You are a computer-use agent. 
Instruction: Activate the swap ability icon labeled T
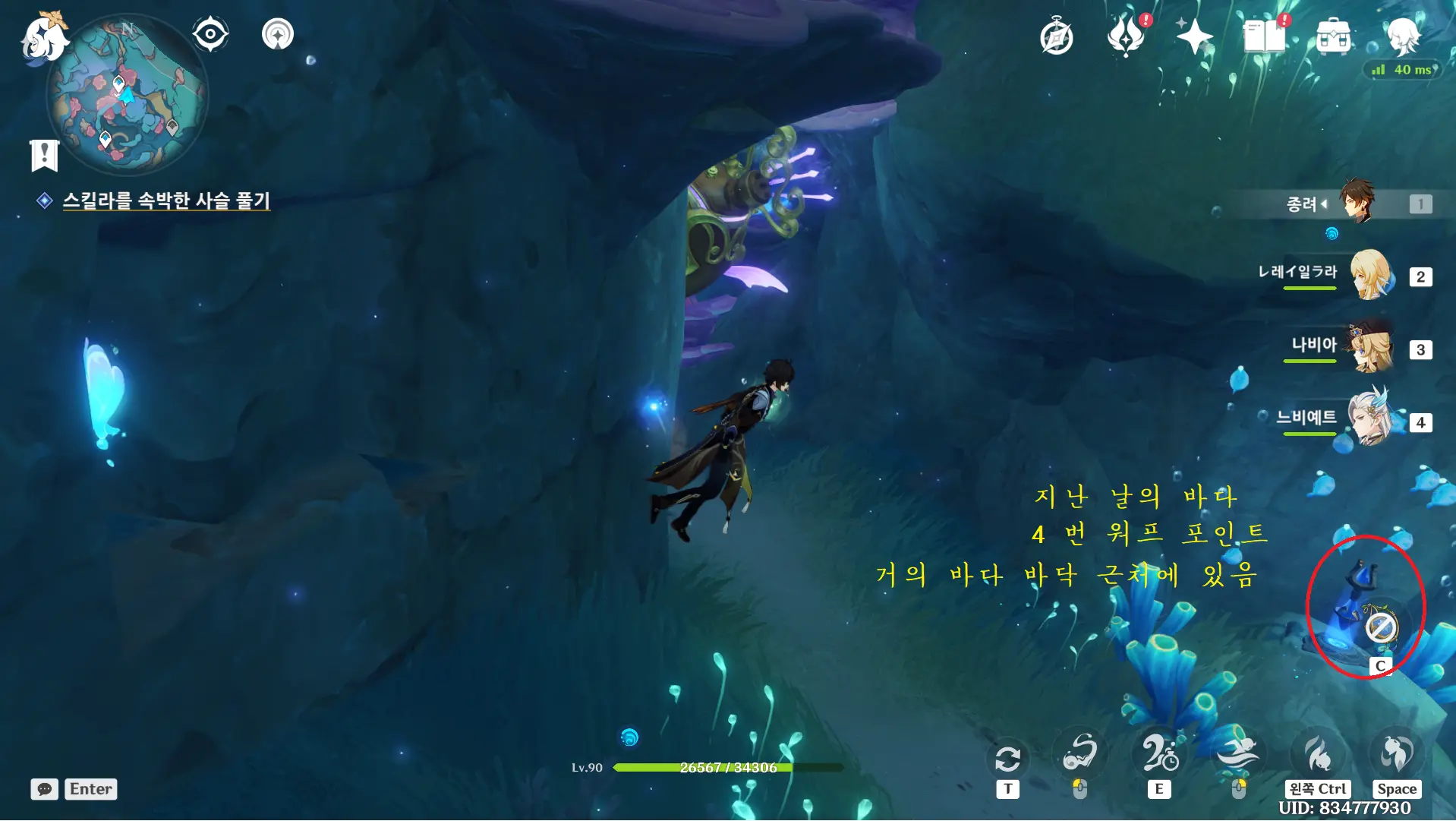[x=1007, y=758]
